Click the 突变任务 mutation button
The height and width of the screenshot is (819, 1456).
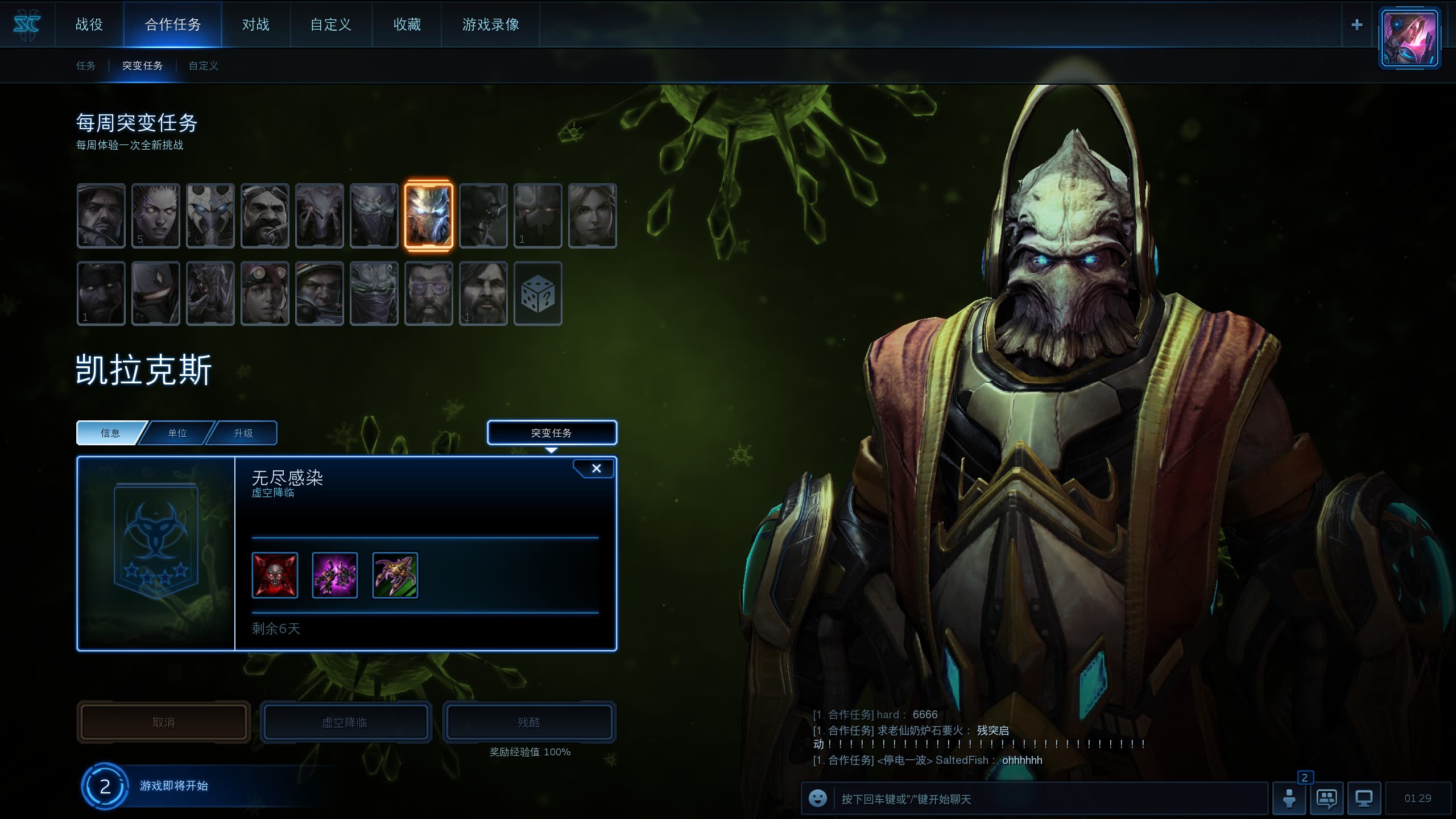click(552, 433)
